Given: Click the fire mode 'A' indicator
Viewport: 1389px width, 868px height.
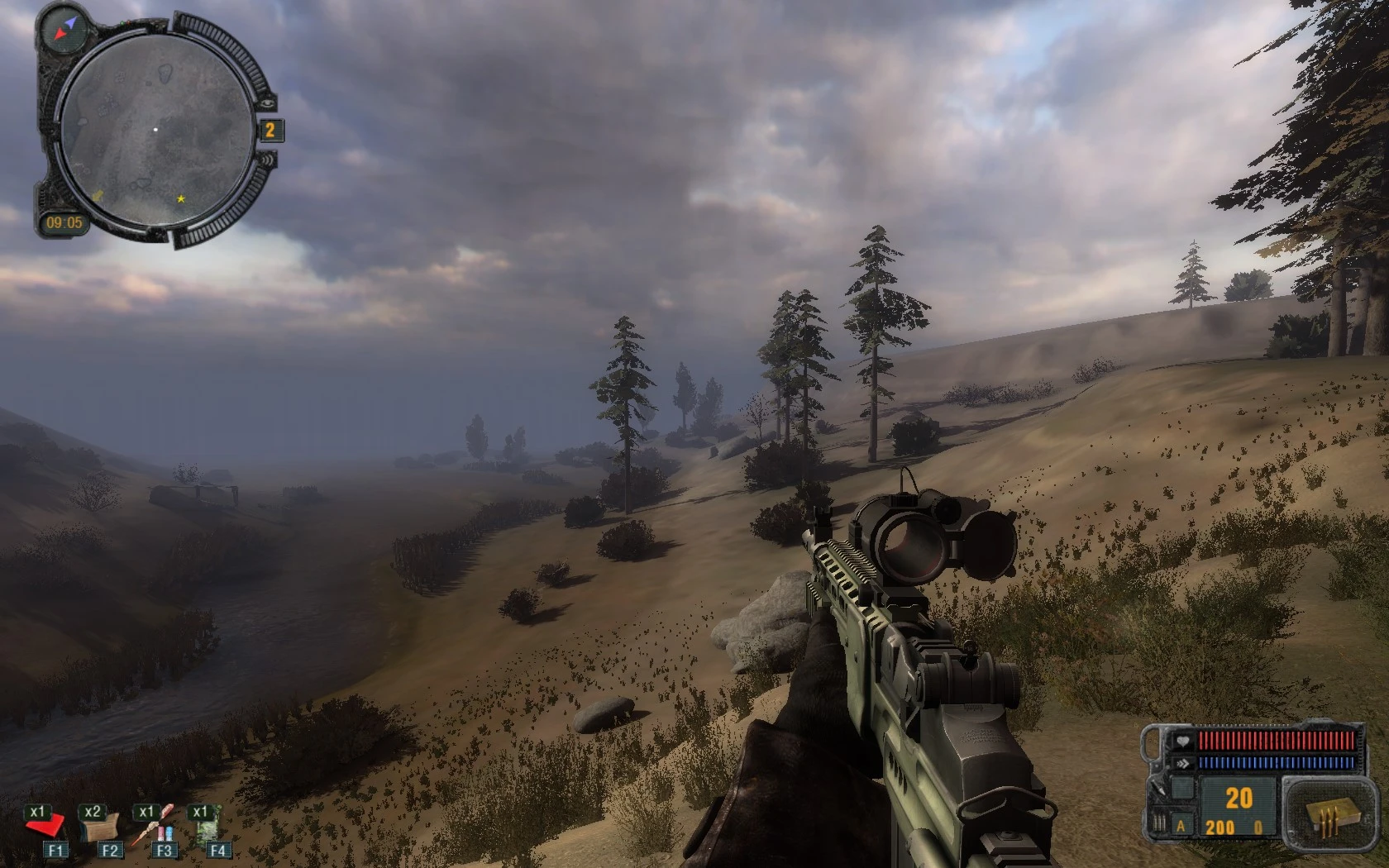Looking at the screenshot, I should tap(1180, 826).
